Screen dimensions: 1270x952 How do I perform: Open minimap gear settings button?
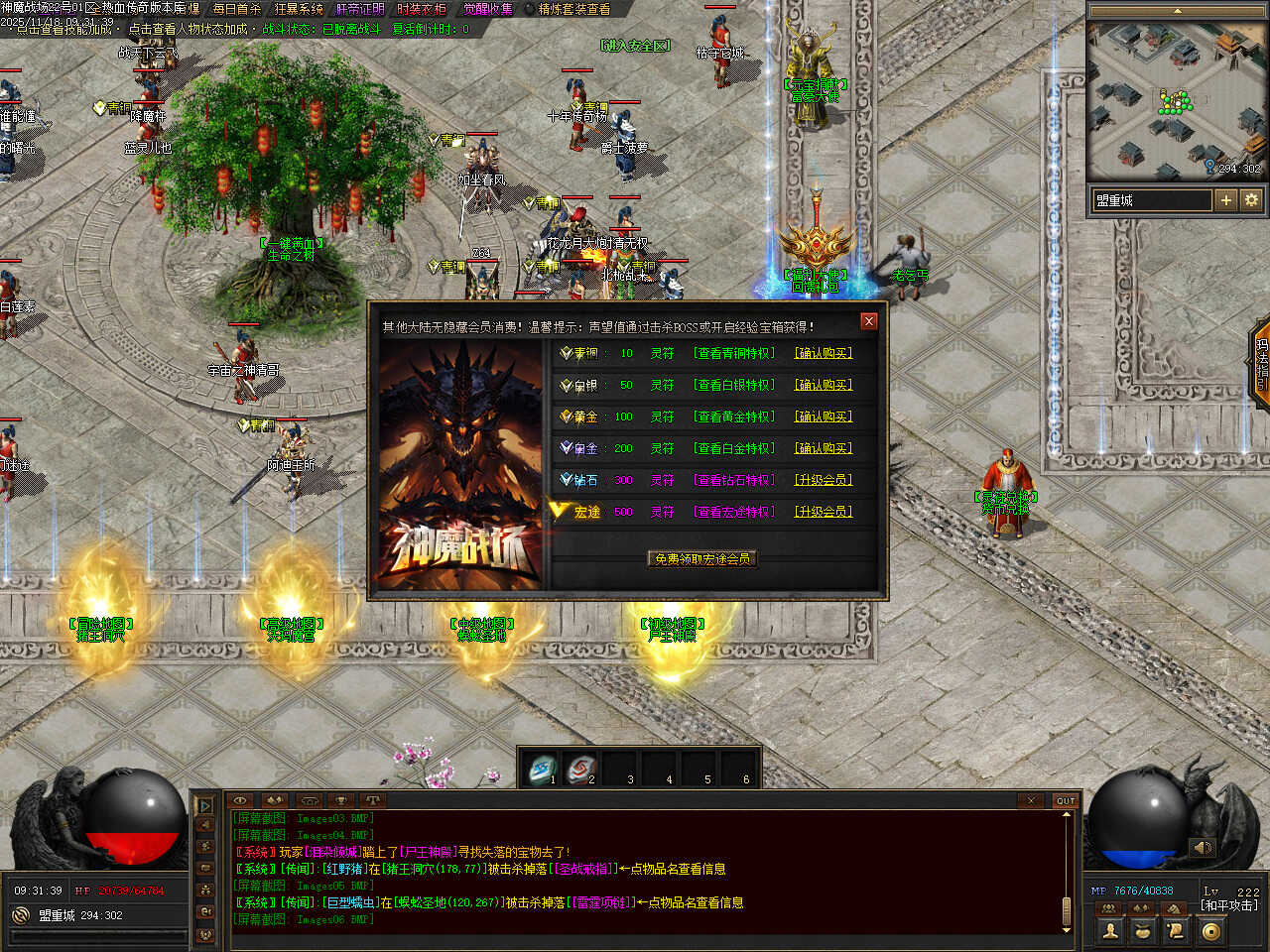1251,200
